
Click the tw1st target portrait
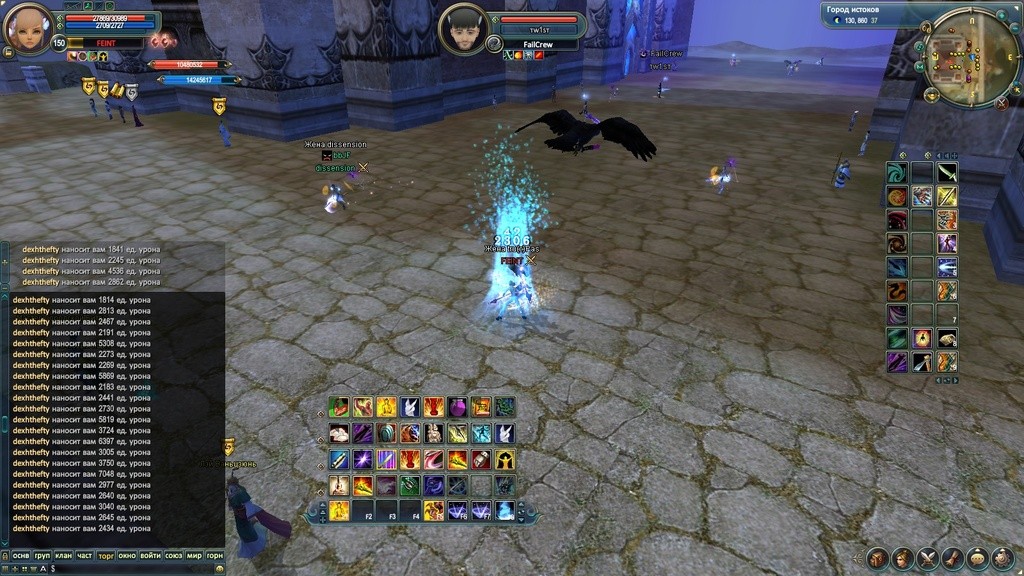point(462,28)
